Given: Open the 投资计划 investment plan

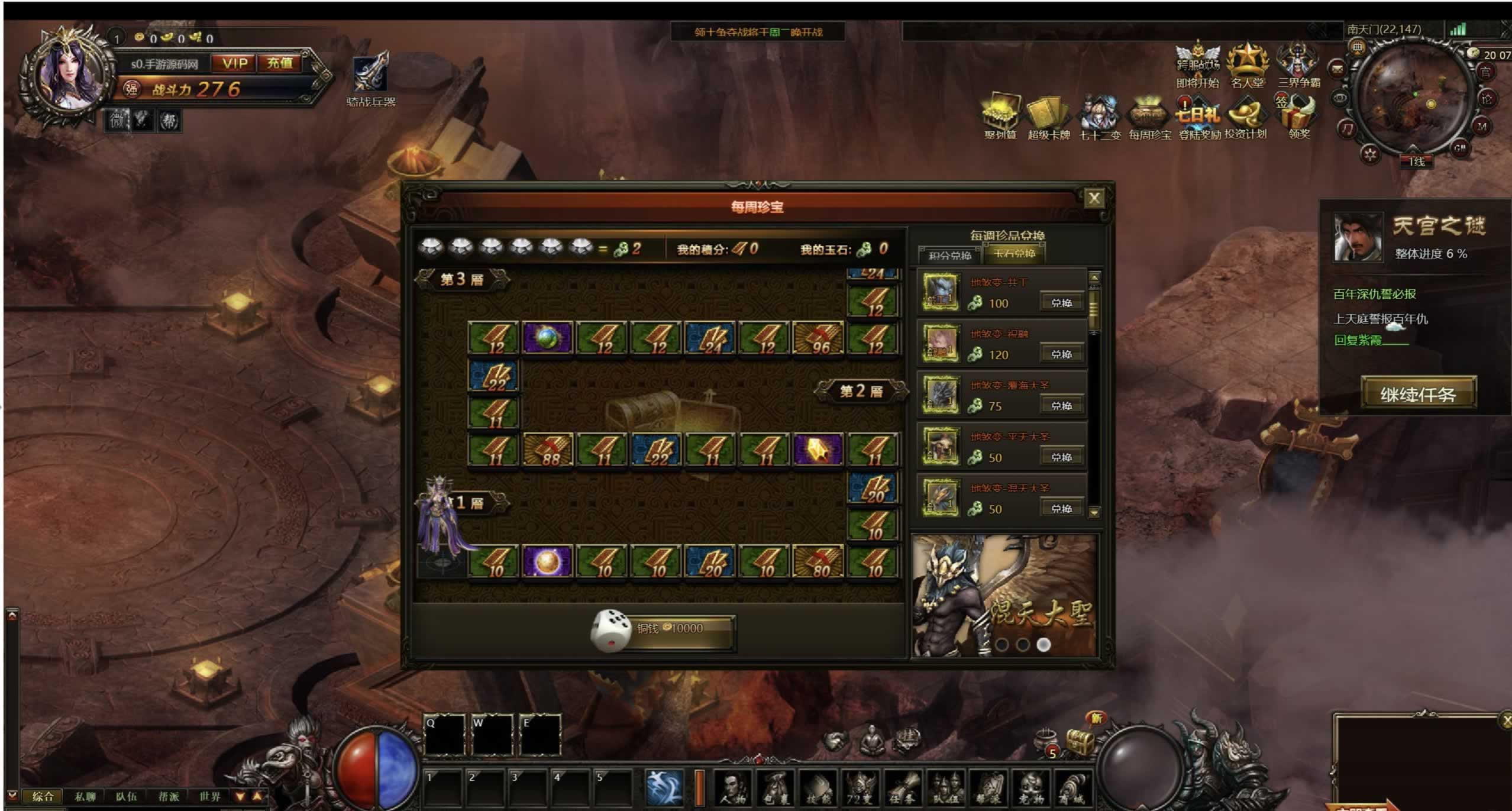Looking at the screenshot, I should tap(1245, 118).
